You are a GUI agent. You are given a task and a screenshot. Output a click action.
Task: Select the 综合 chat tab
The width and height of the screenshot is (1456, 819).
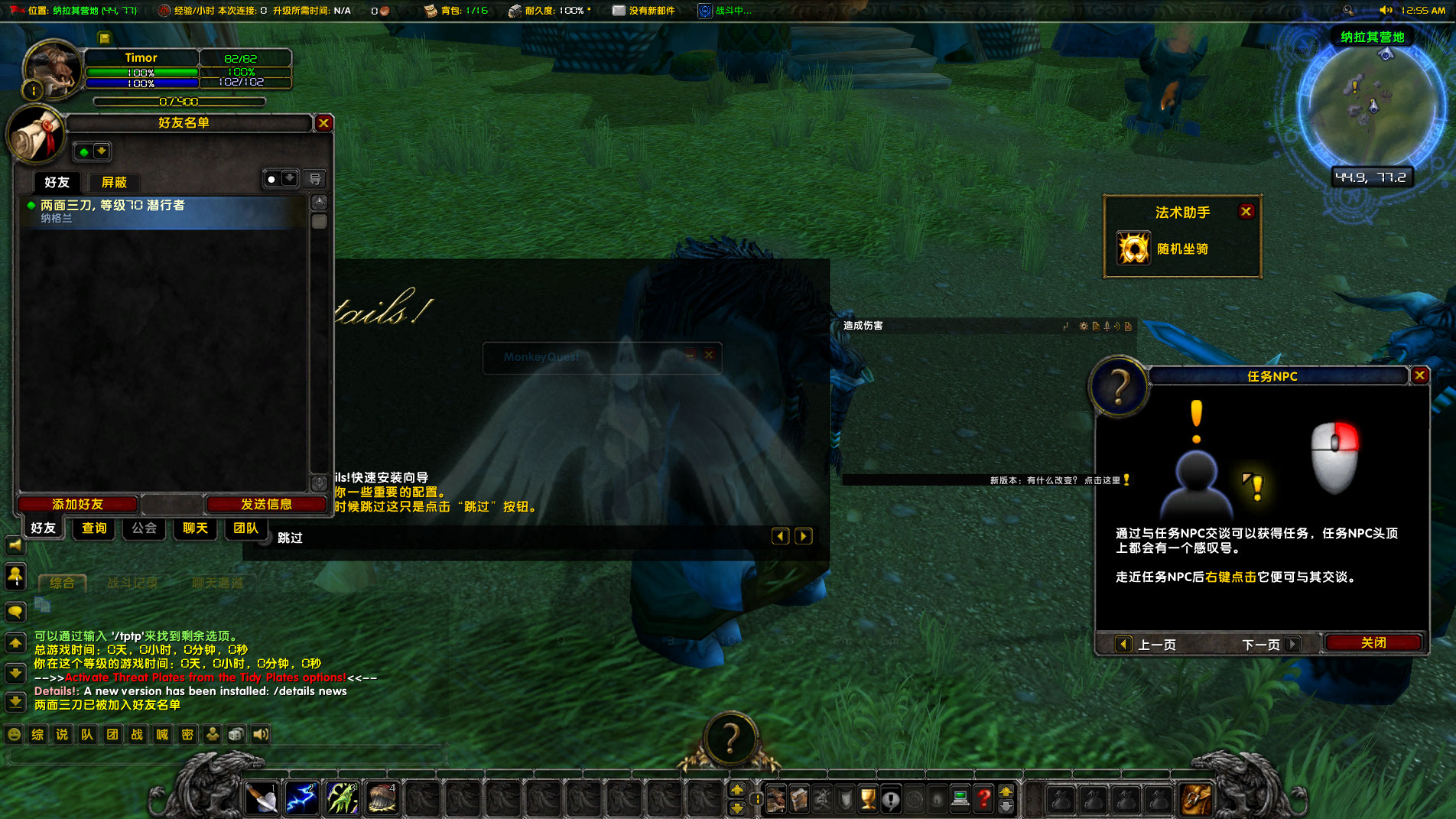coord(63,583)
